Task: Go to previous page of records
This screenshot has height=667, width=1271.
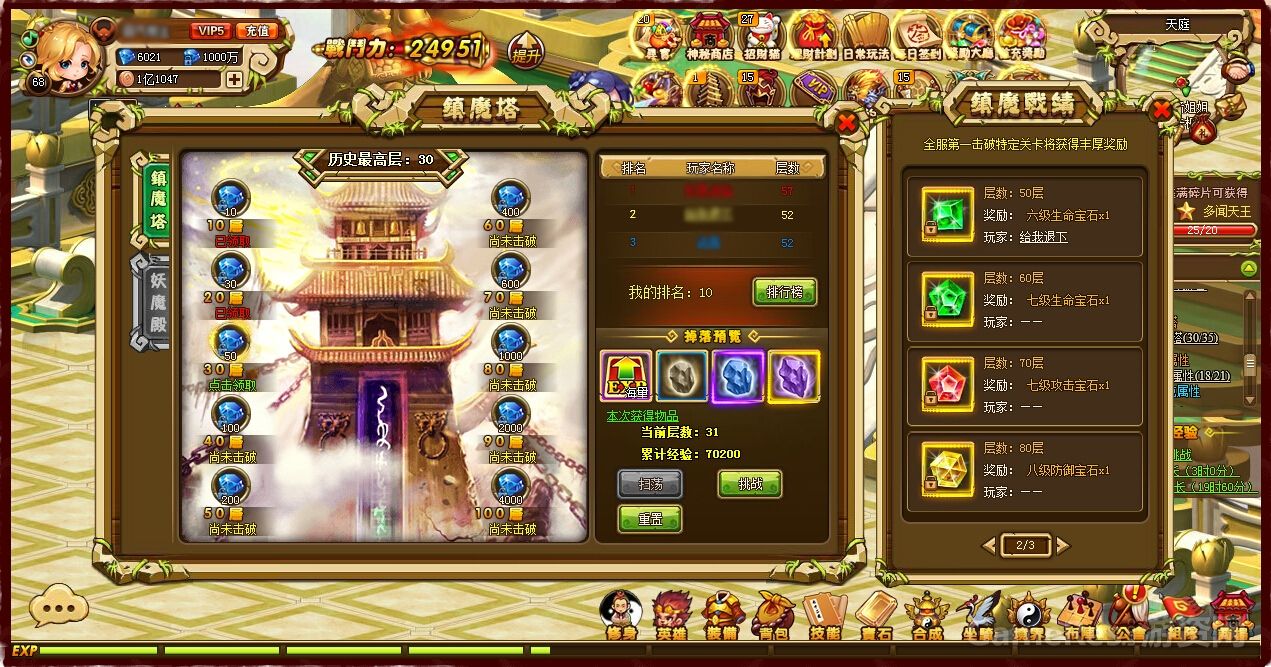Action: [988, 545]
